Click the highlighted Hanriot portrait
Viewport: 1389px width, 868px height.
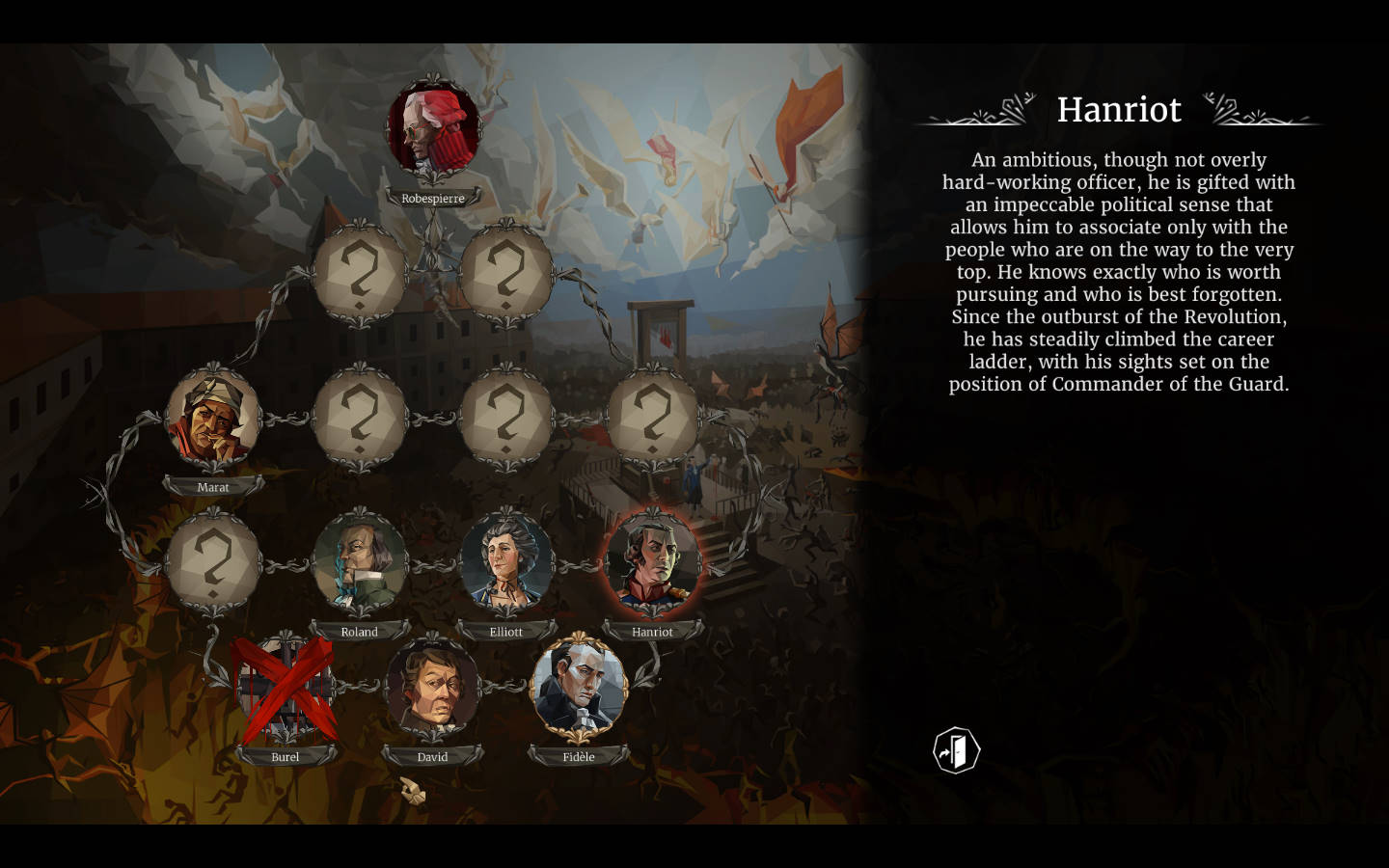click(653, 565)
